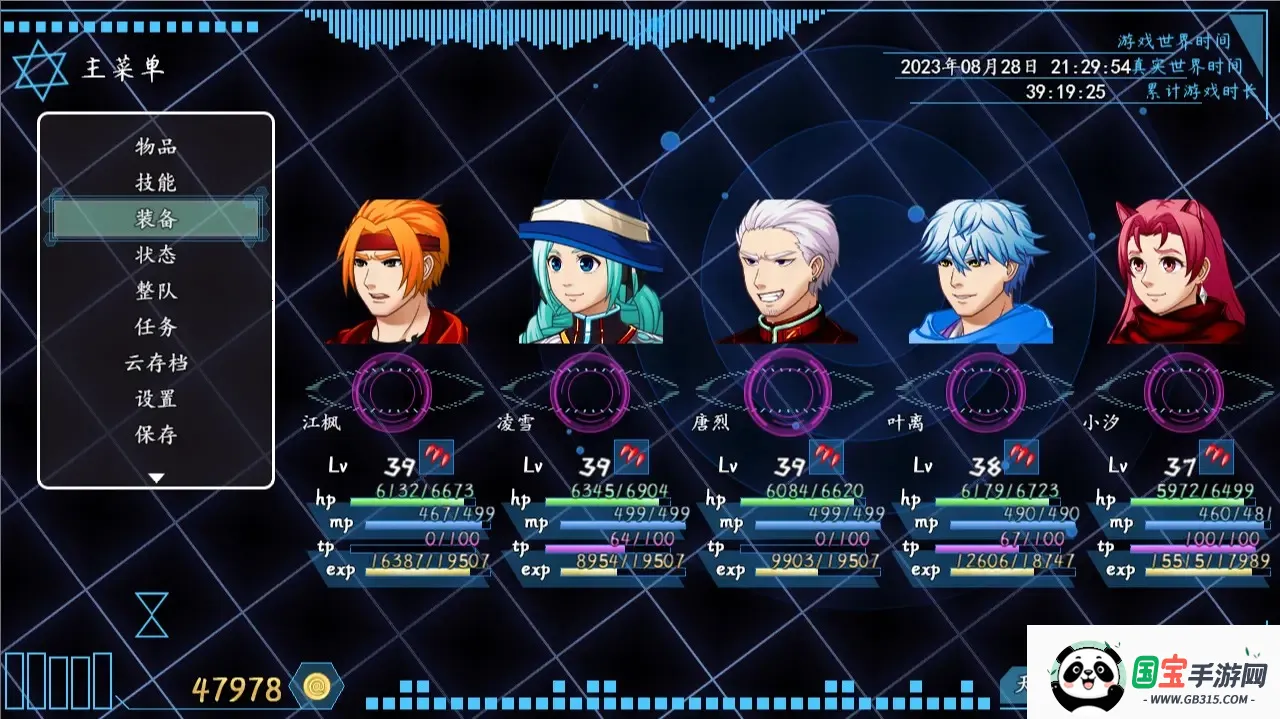The height and width of the screenshot is (719, 1280).
Task: Pick white-haired 唐烈 portrait
Action: tap(787, 272)
